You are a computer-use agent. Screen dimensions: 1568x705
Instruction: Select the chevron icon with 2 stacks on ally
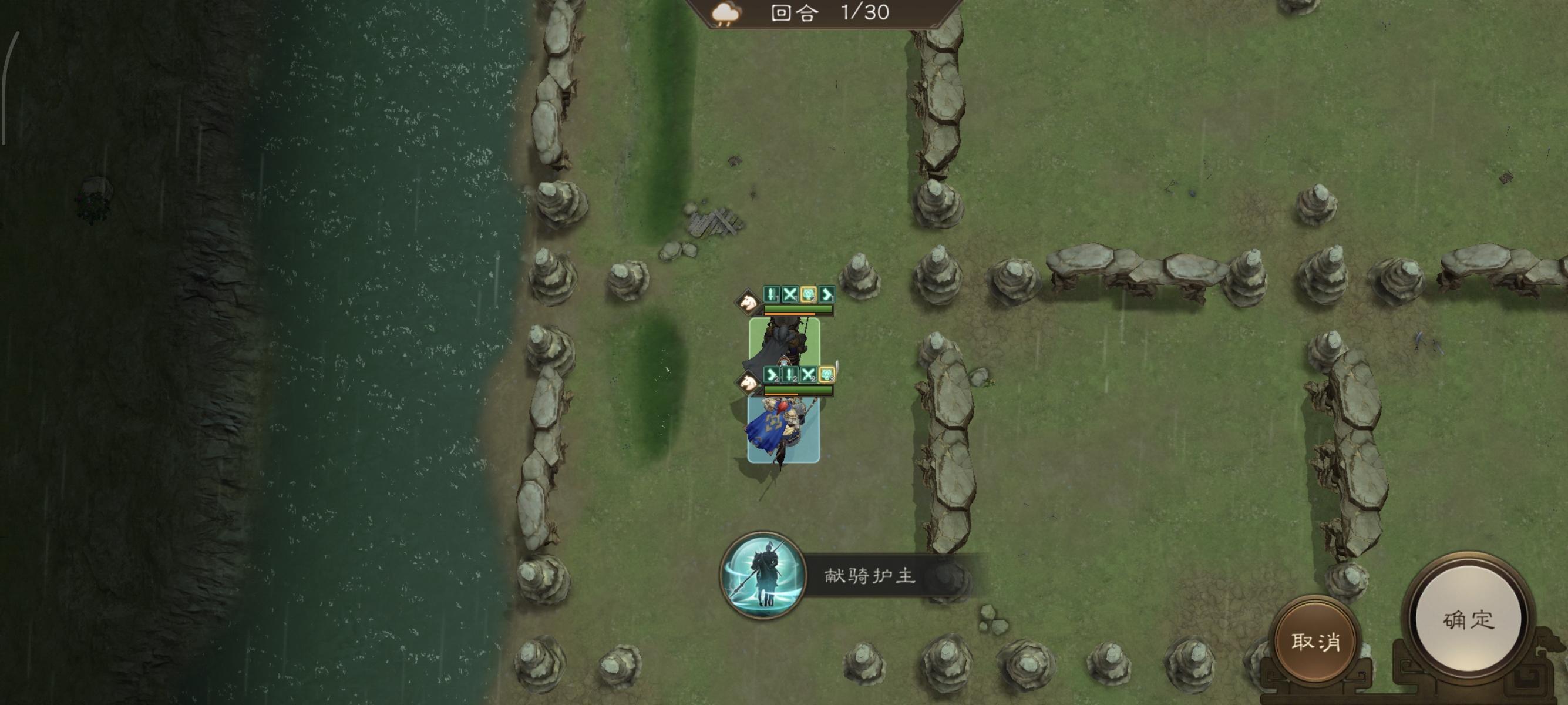(772, 375)
